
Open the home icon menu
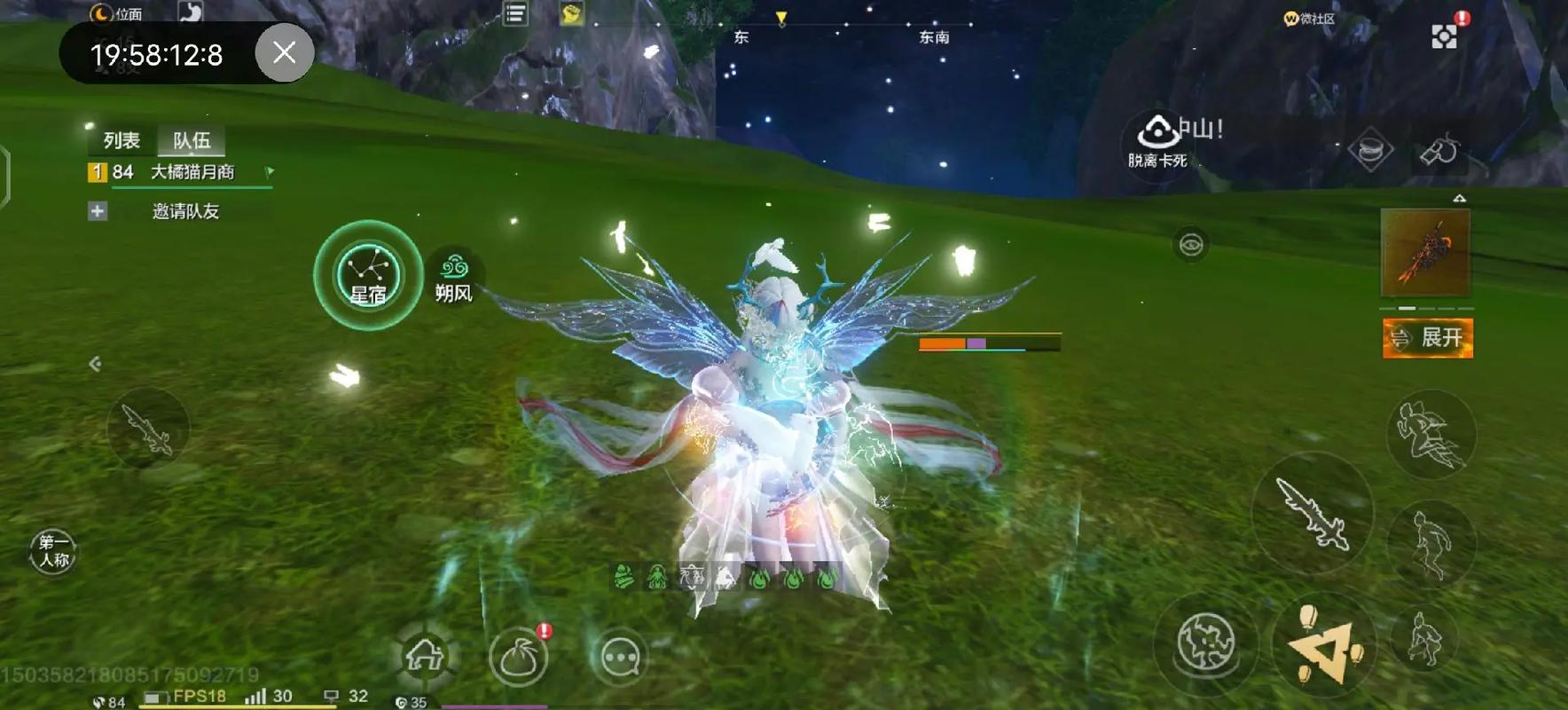click(425, 657)
